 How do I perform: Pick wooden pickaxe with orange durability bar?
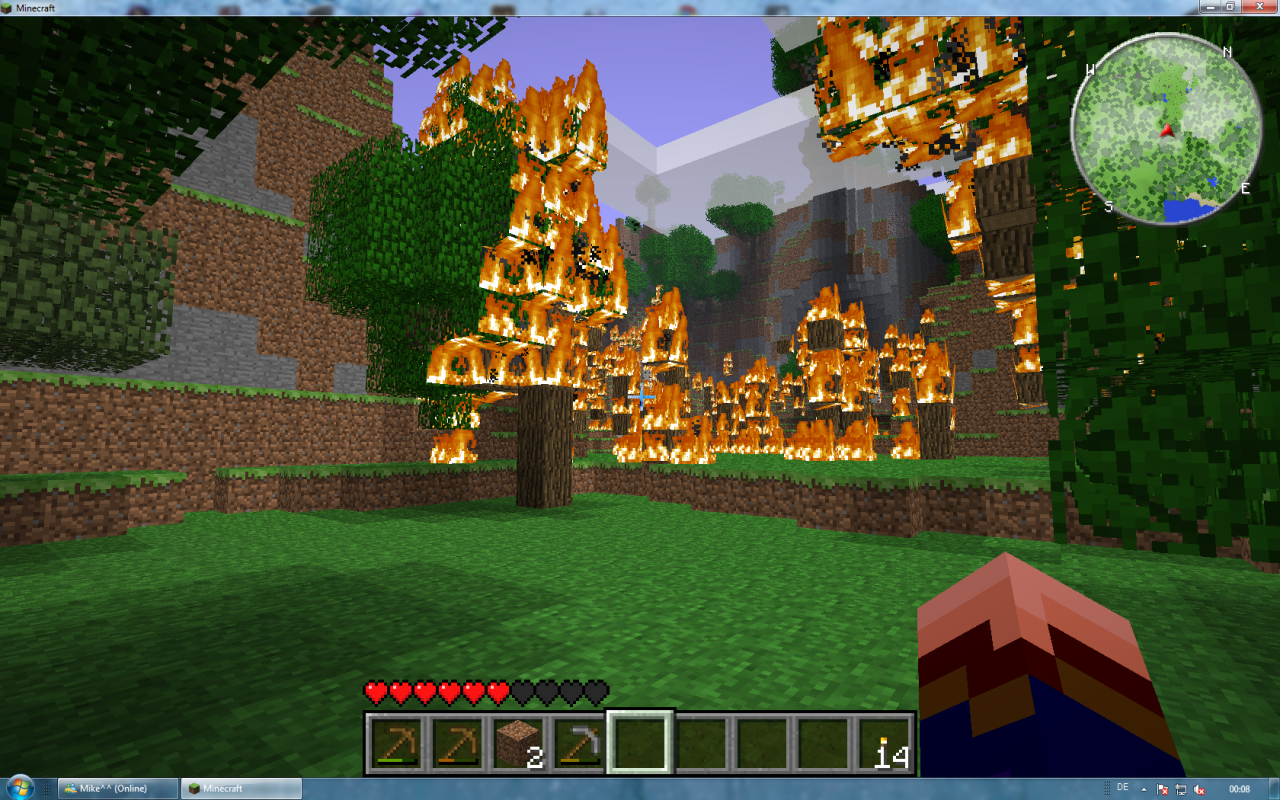456,744
